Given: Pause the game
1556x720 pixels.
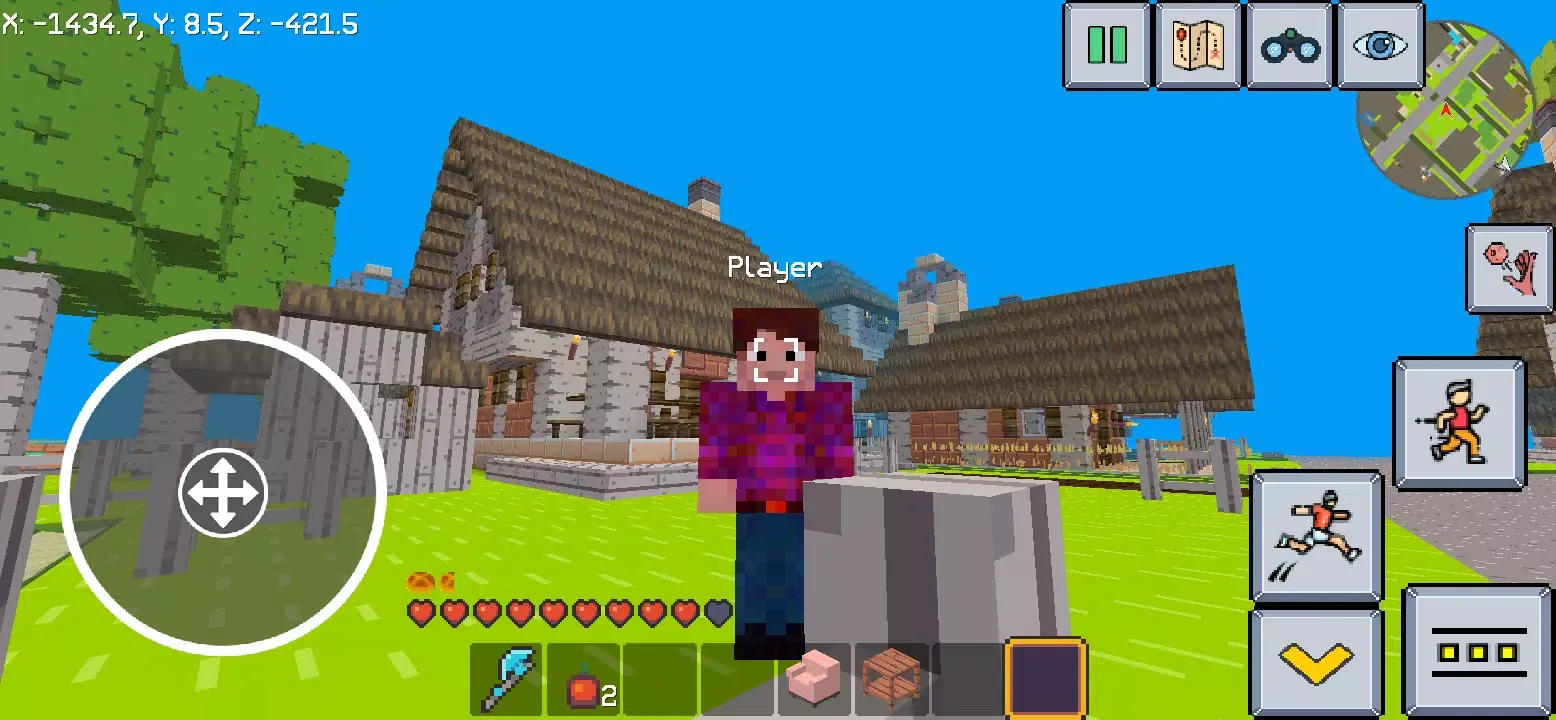Looking at the screenshot, I should 1108,44.
